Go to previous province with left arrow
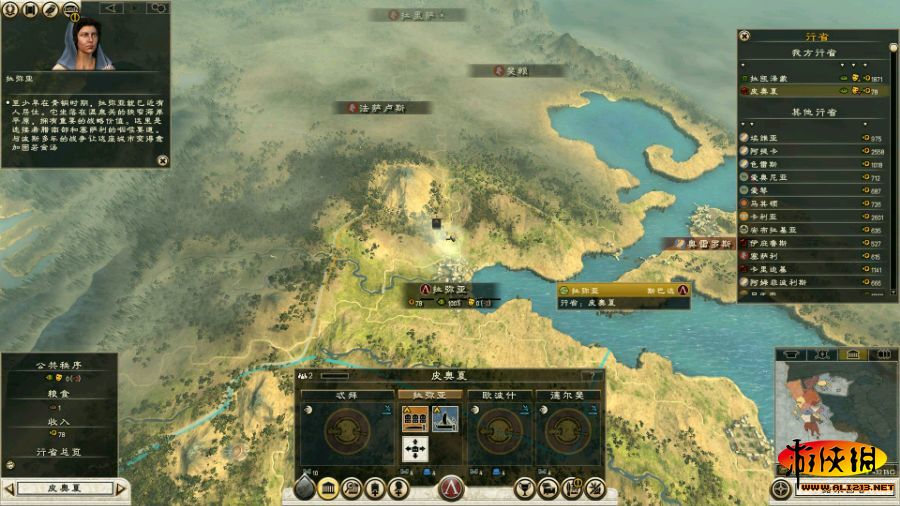This screenshot has width=900, height=506. (9, 489)
